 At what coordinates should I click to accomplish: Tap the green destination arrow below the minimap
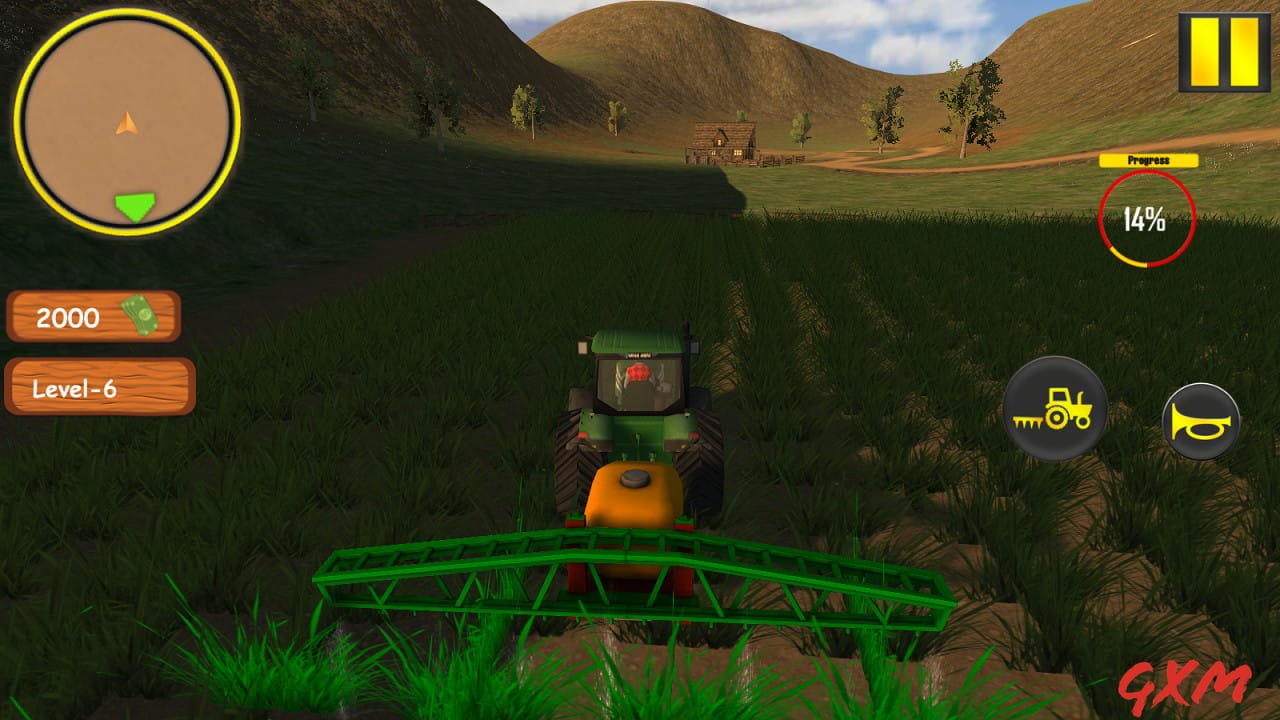click(x=133, y=204)
